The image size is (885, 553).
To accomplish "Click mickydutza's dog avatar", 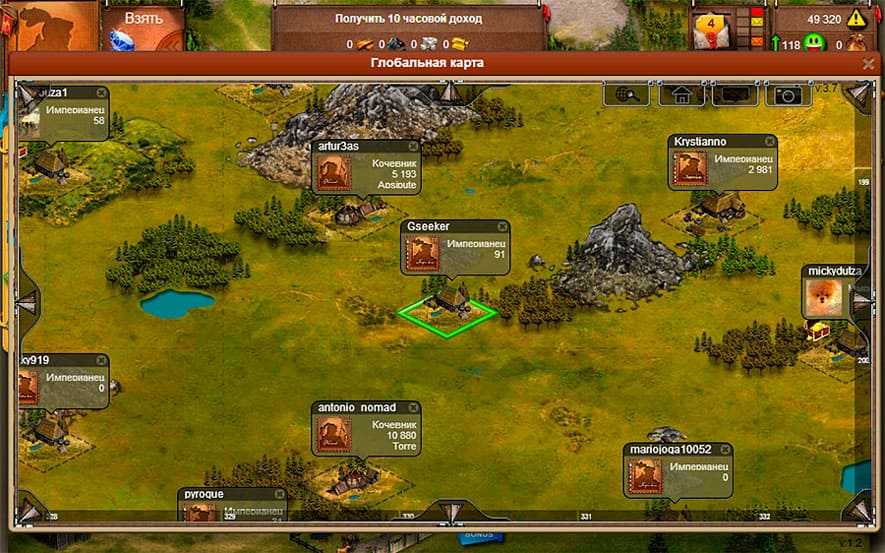I will (x=823, y=297).
